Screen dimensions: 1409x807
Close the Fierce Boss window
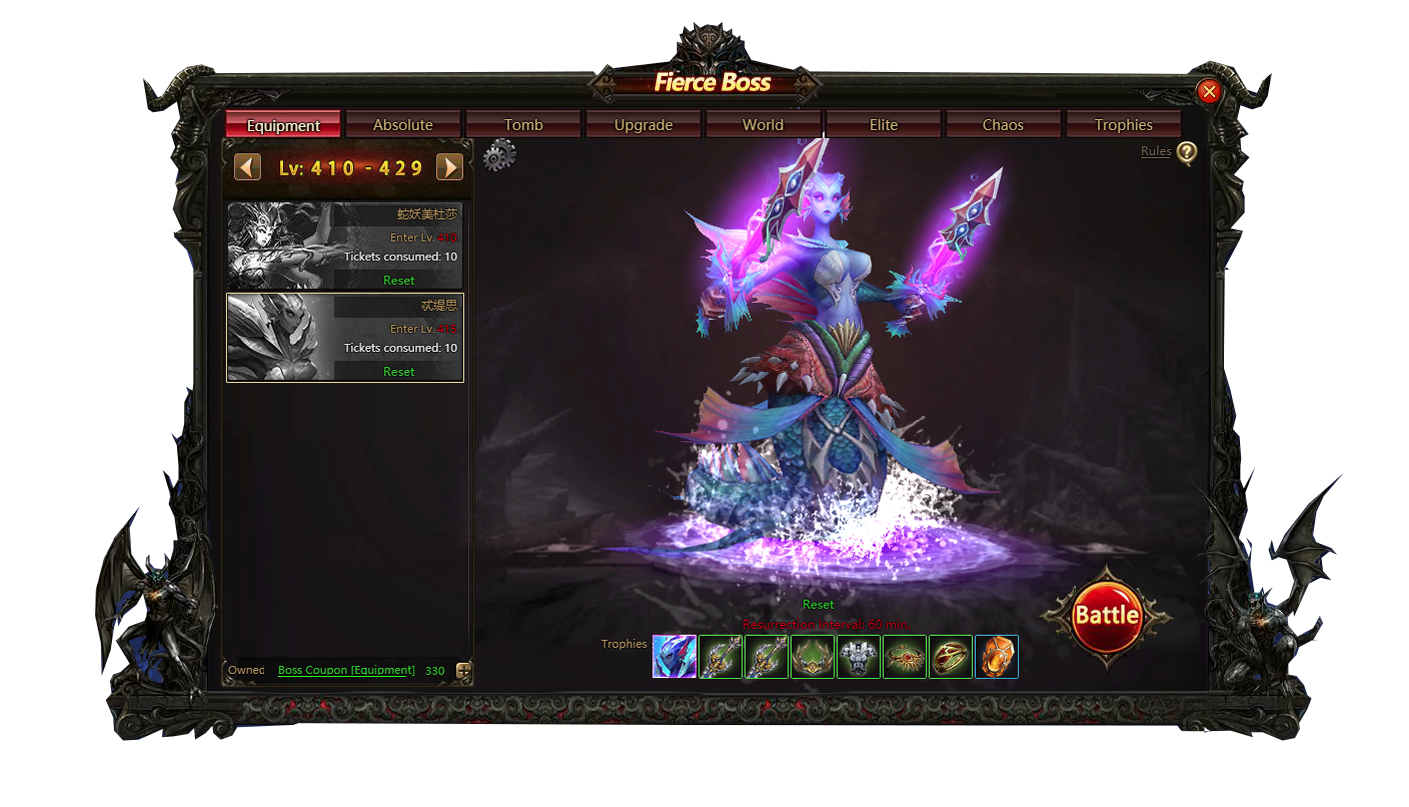pos(1209,92)
